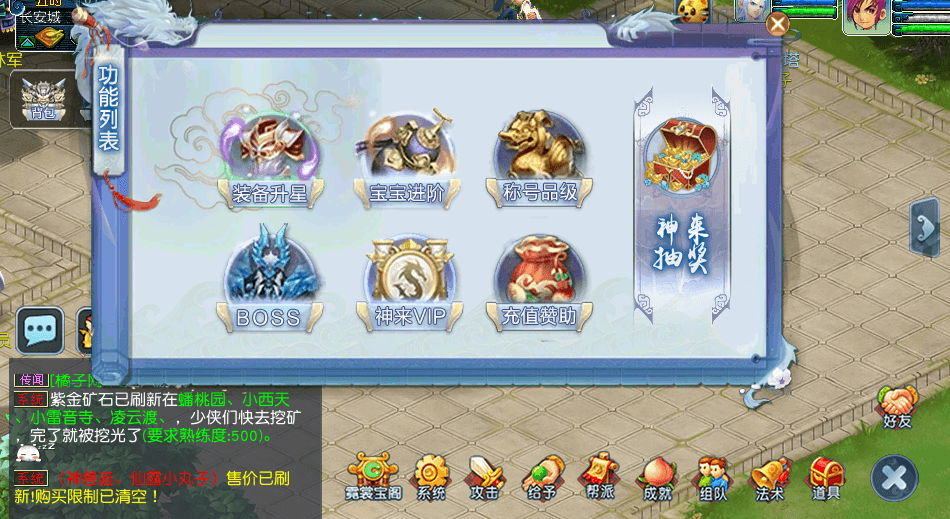Open the 神来抽奖 treasure chest lottery

coord(683,200)
